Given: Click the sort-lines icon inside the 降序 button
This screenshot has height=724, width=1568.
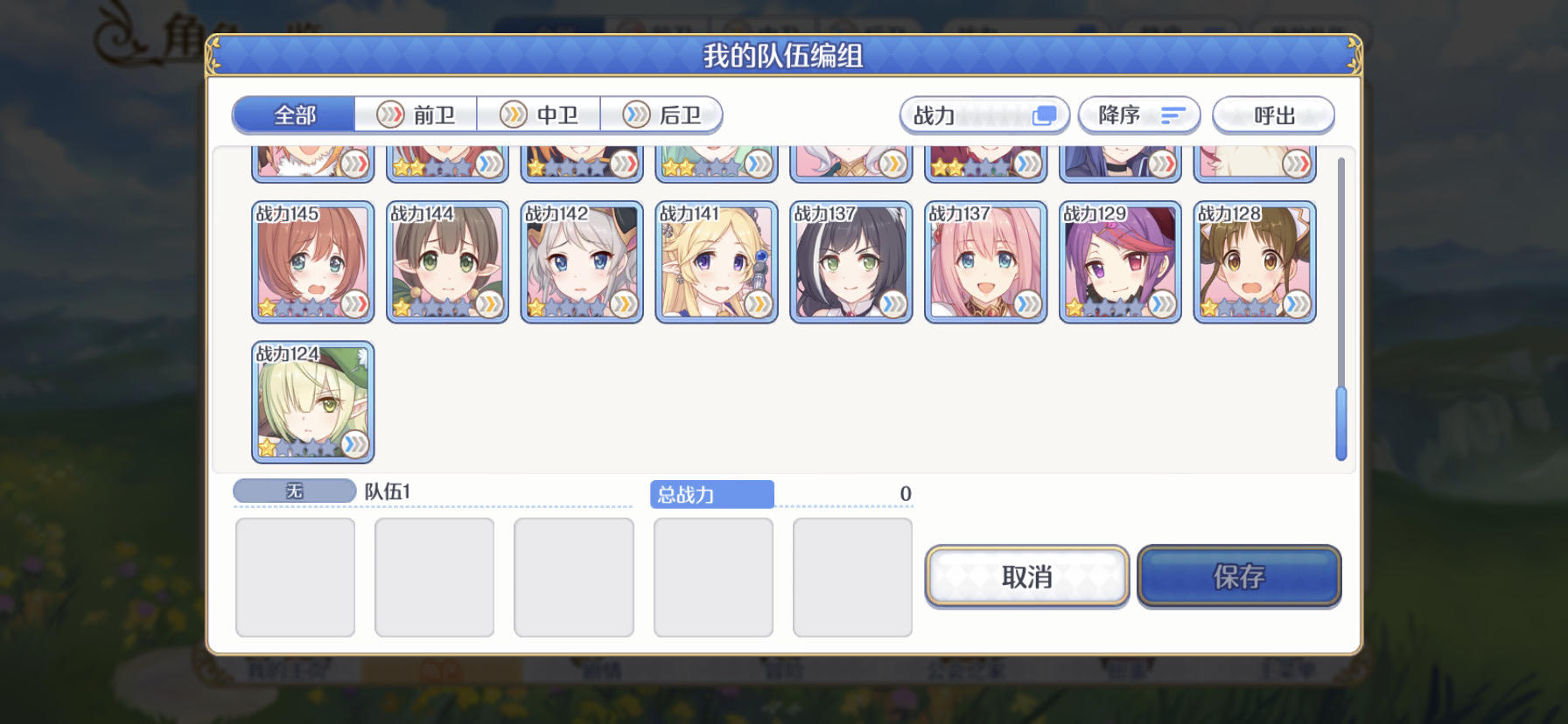Looking at the screenshot, I should 1172,115.
